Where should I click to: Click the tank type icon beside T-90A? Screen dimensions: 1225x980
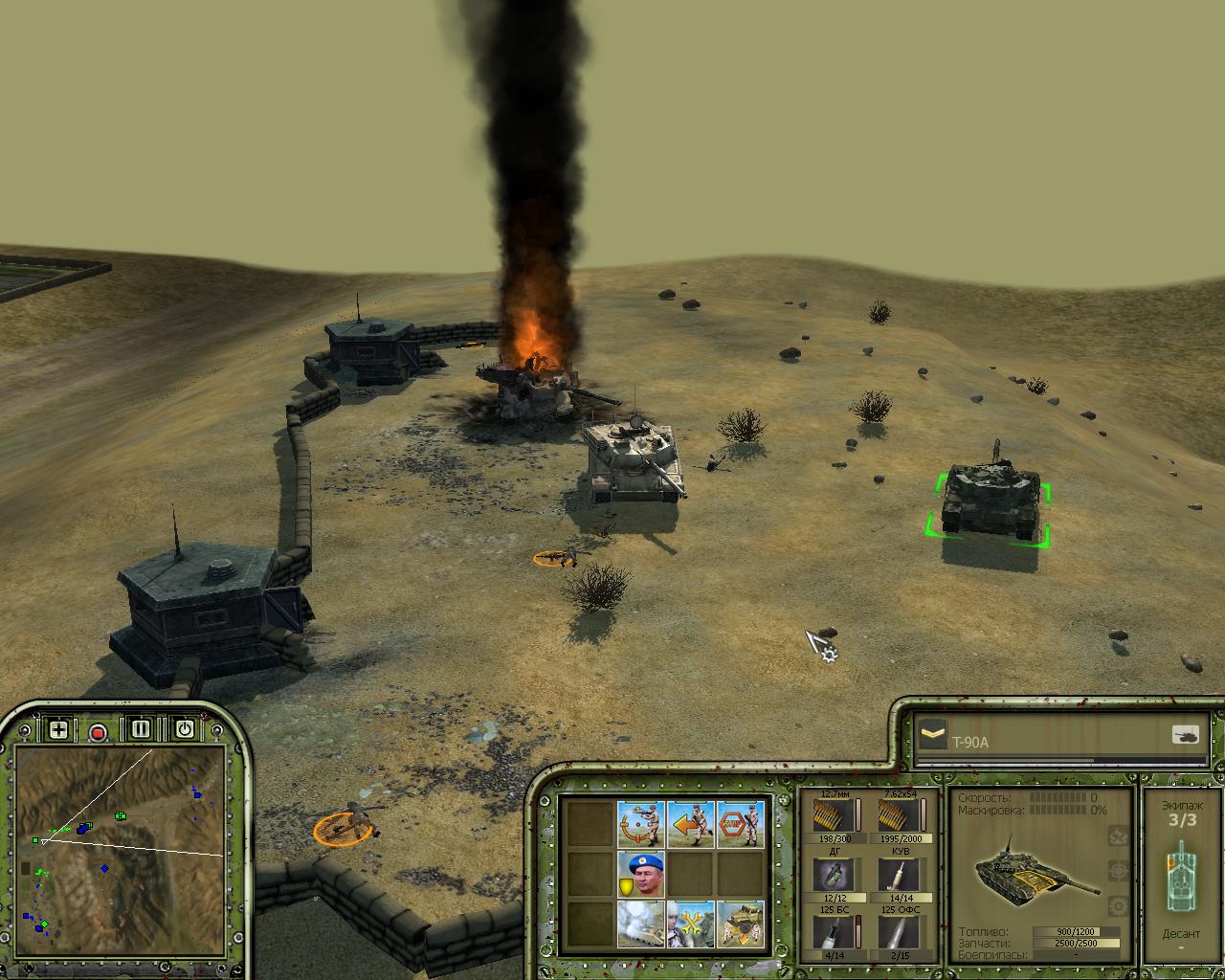click(x=1185, y=735)
